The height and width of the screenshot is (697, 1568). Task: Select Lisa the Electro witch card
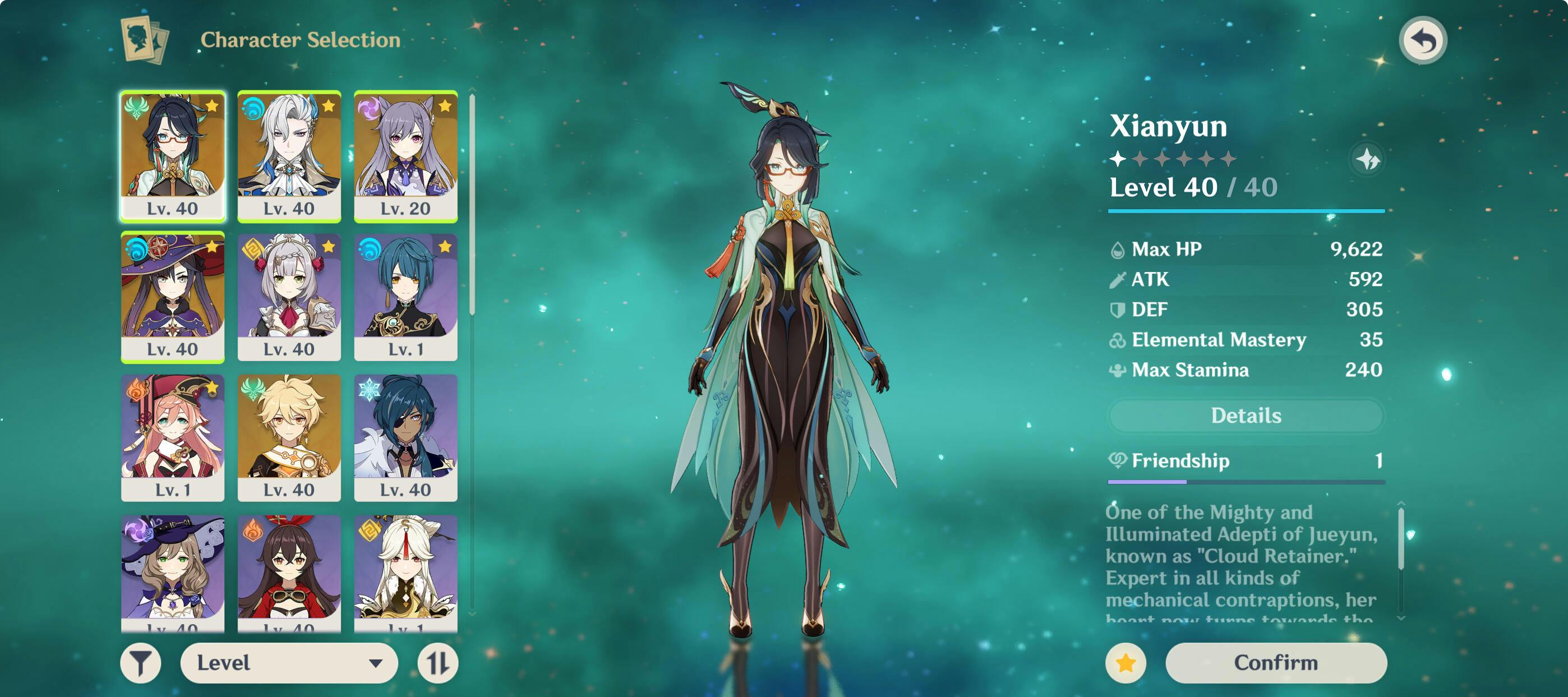pos(173,572)
